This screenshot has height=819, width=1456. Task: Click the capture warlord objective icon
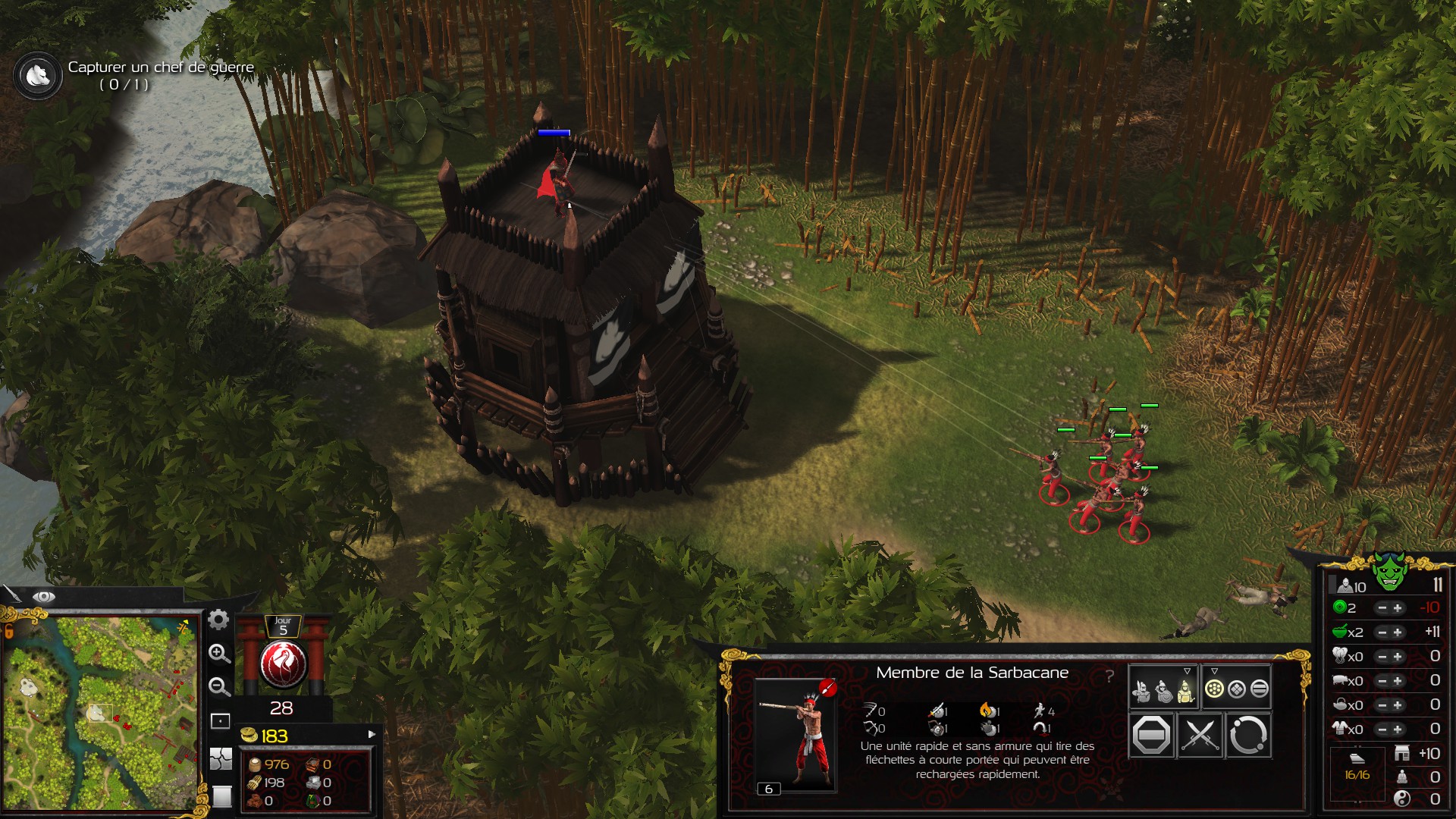click(37, 75)
